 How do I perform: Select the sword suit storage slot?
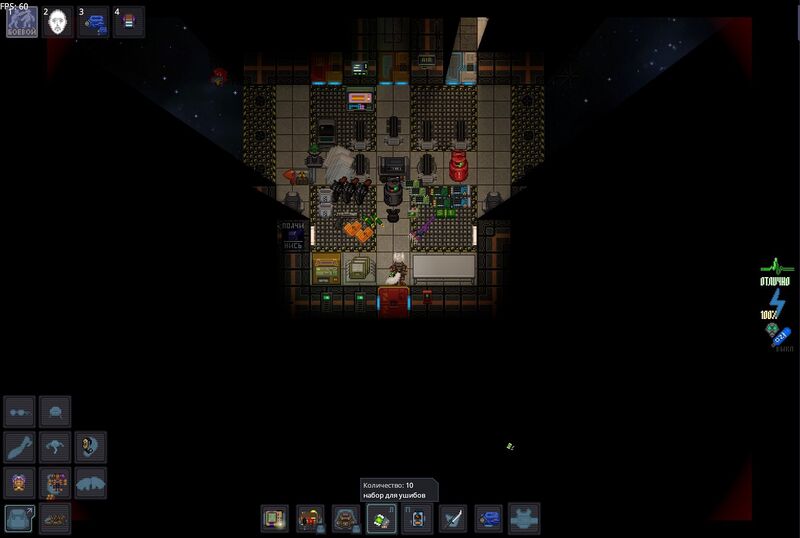[453, 518]
